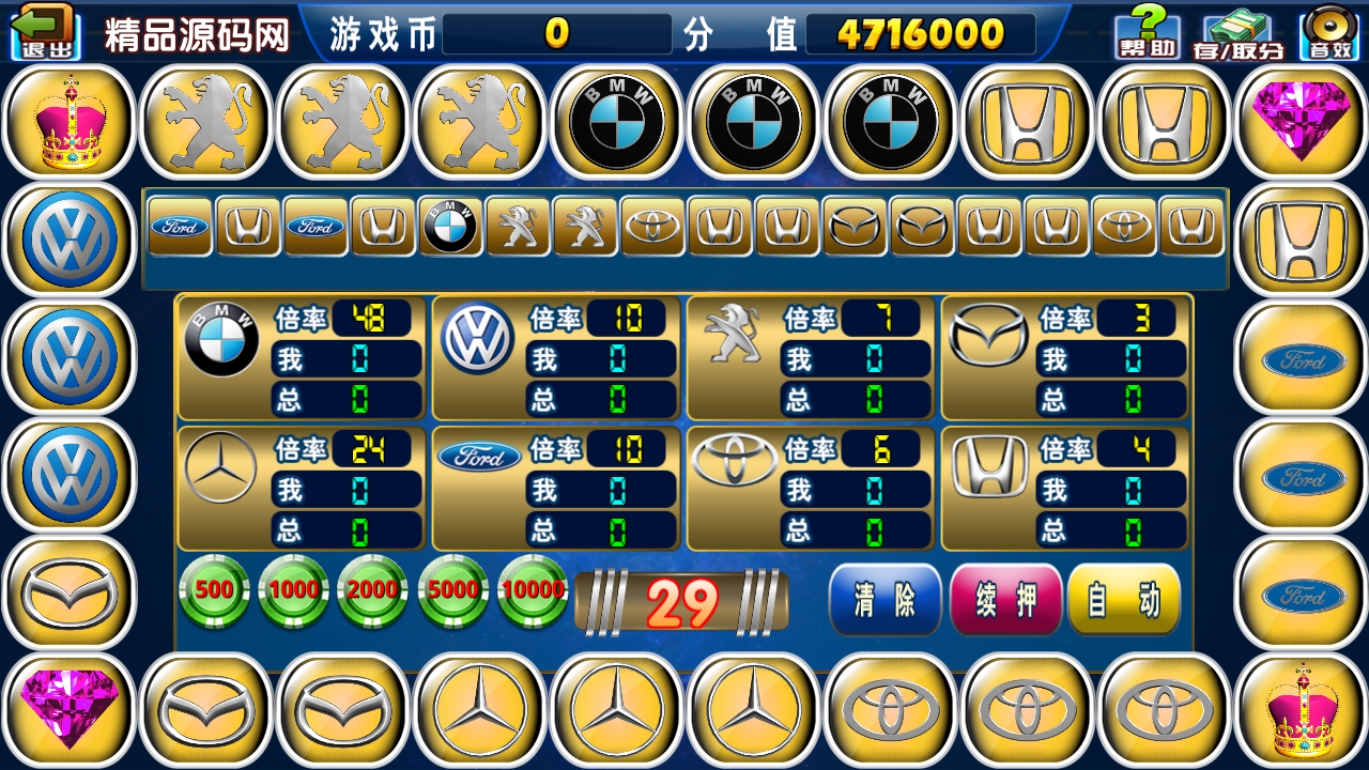Image resolution: width=1369 pixels, height=770 pixels.
Task: Select the 500 betting chip
Action: 214,590
